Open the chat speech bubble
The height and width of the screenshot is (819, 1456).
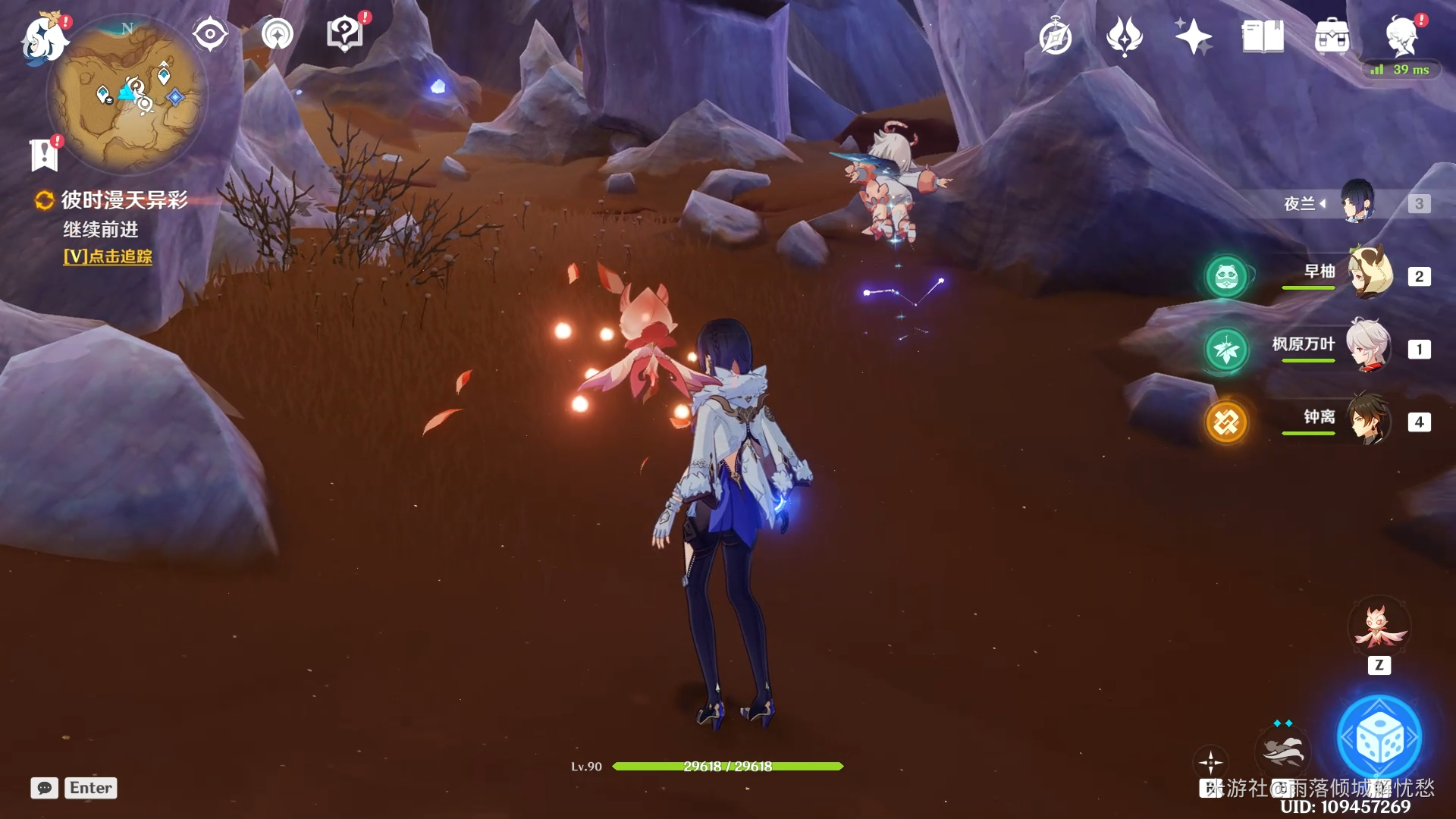[44, 788]
